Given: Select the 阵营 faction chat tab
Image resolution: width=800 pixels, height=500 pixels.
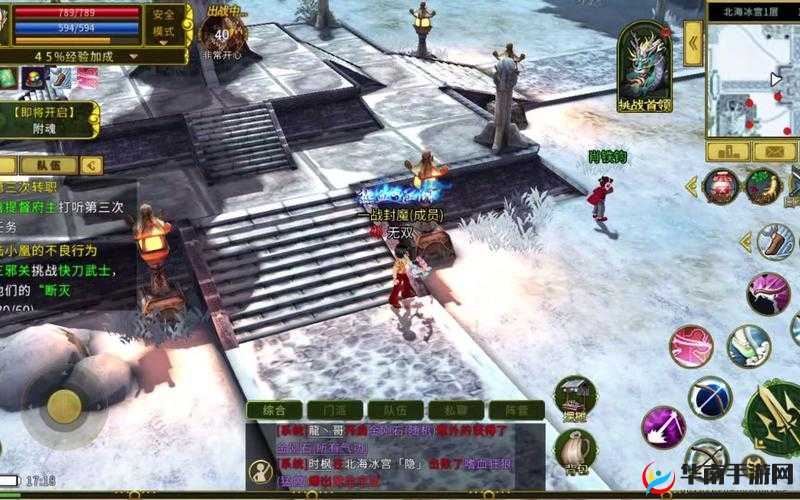Looking at the screenshot, I should [x=516, y=410].
